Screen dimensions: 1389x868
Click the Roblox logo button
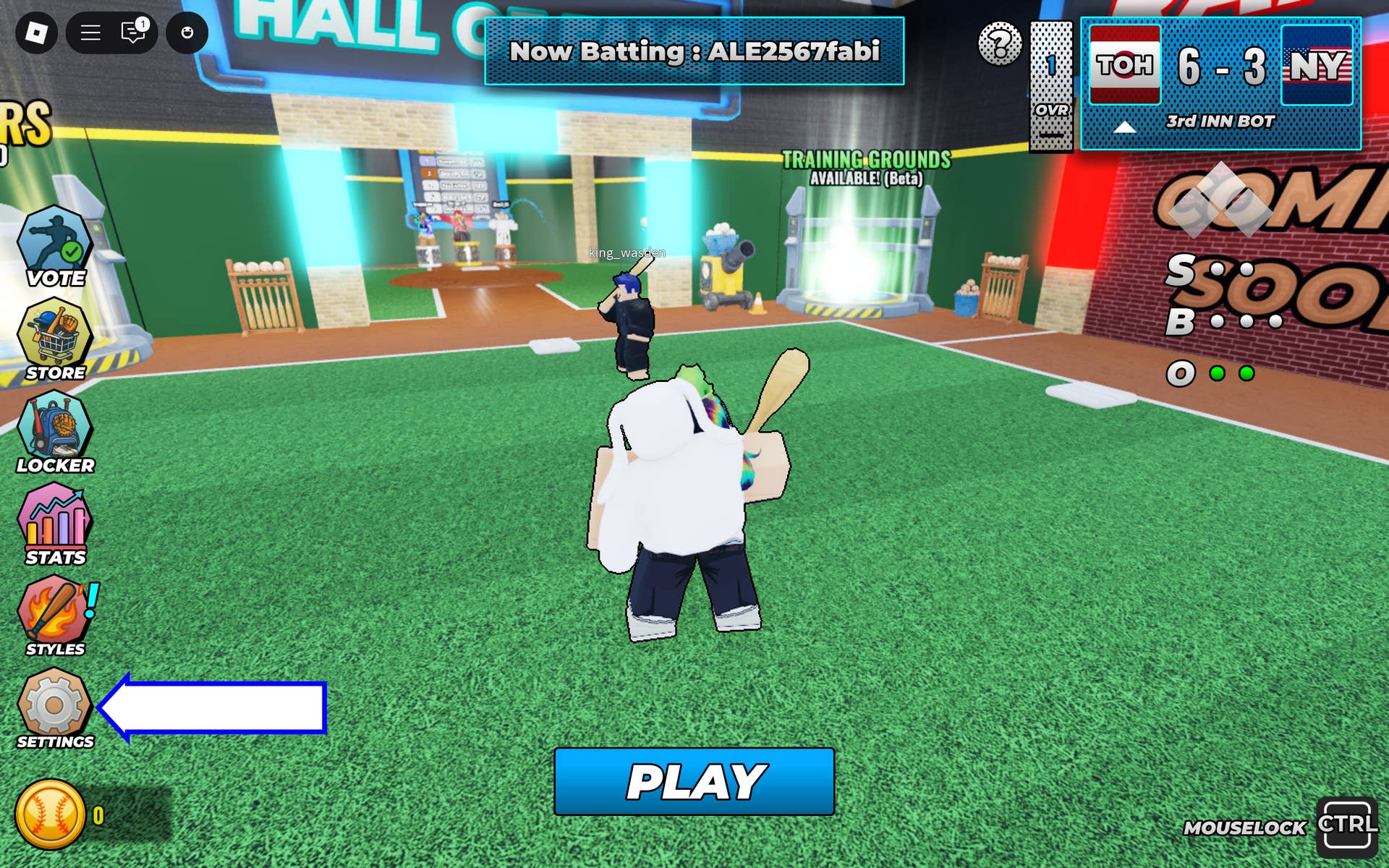click(35, 32)
